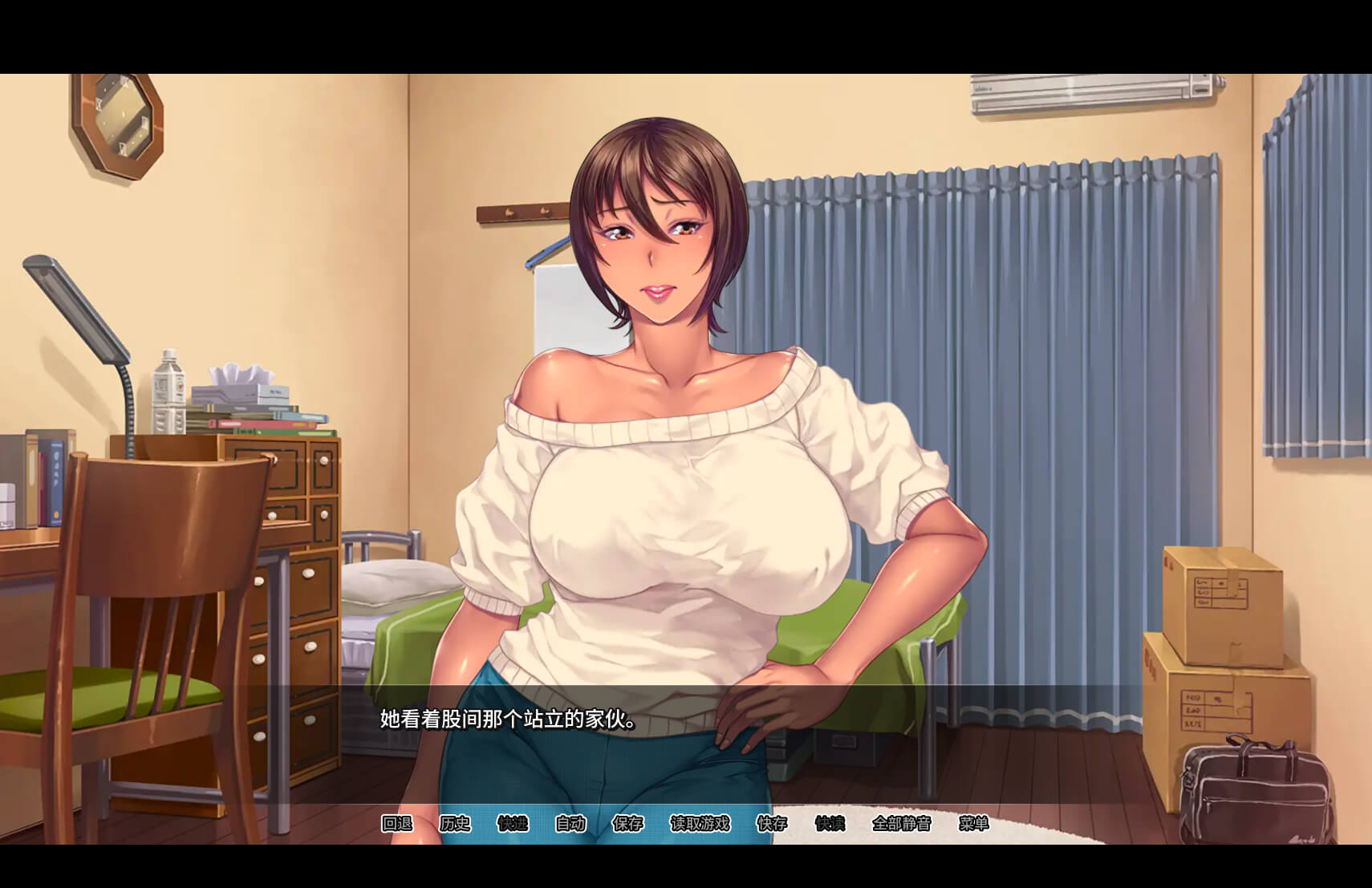
Task: Toggle 自动 auto-play mode
Action: click(x=570, y=823)
